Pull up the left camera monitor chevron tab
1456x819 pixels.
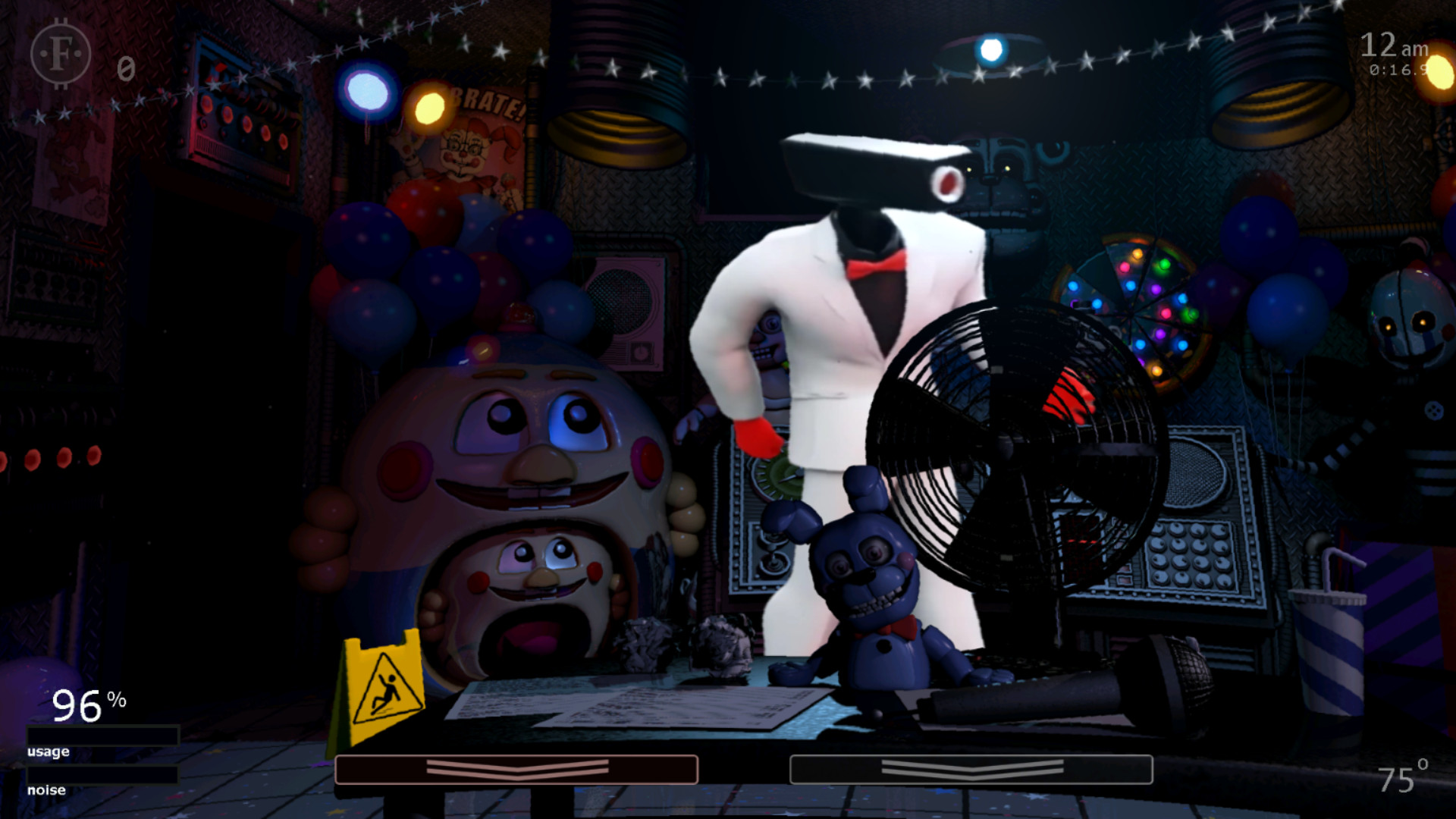click(518, 768)
